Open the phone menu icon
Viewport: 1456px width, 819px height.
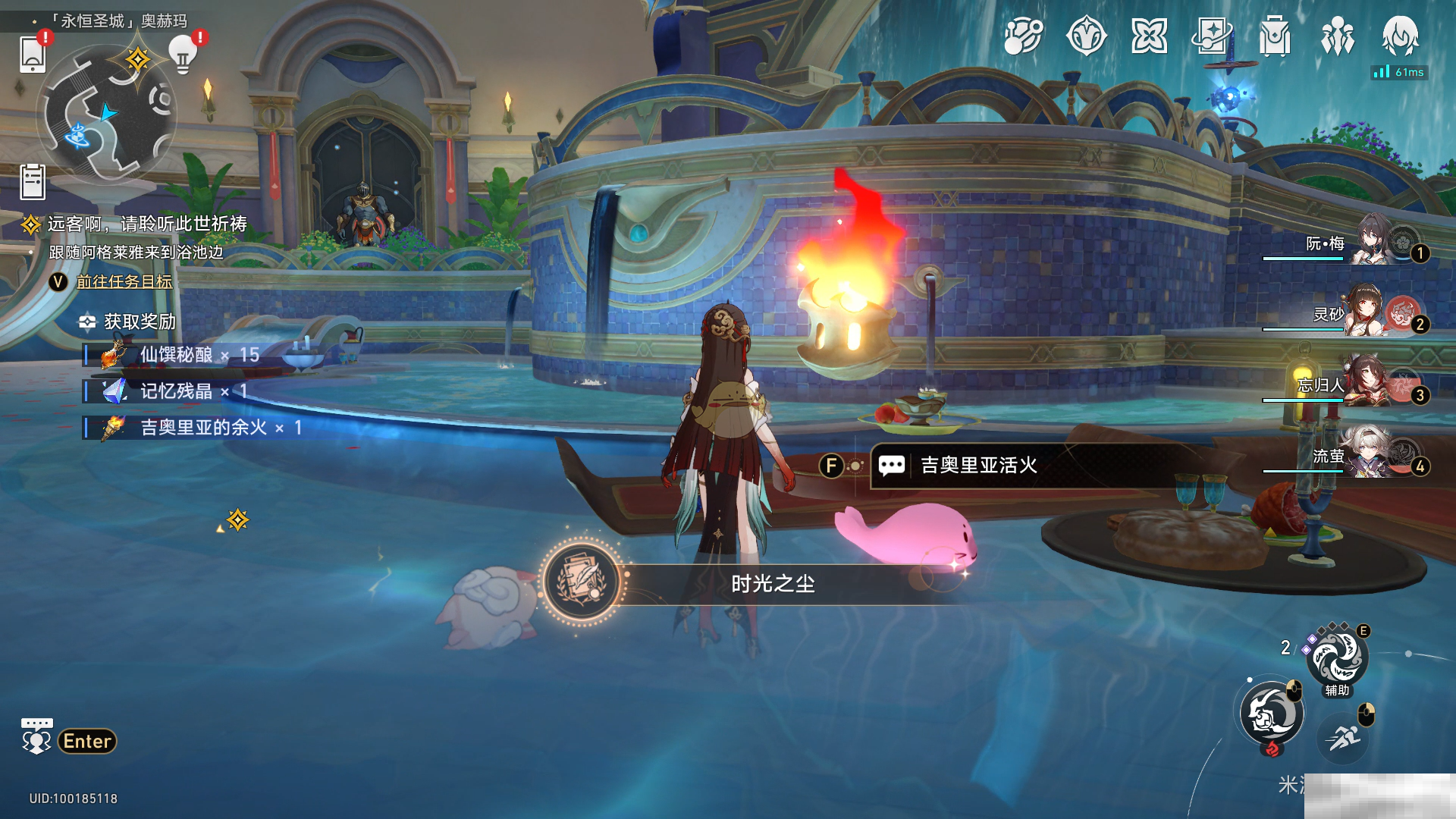33,54
